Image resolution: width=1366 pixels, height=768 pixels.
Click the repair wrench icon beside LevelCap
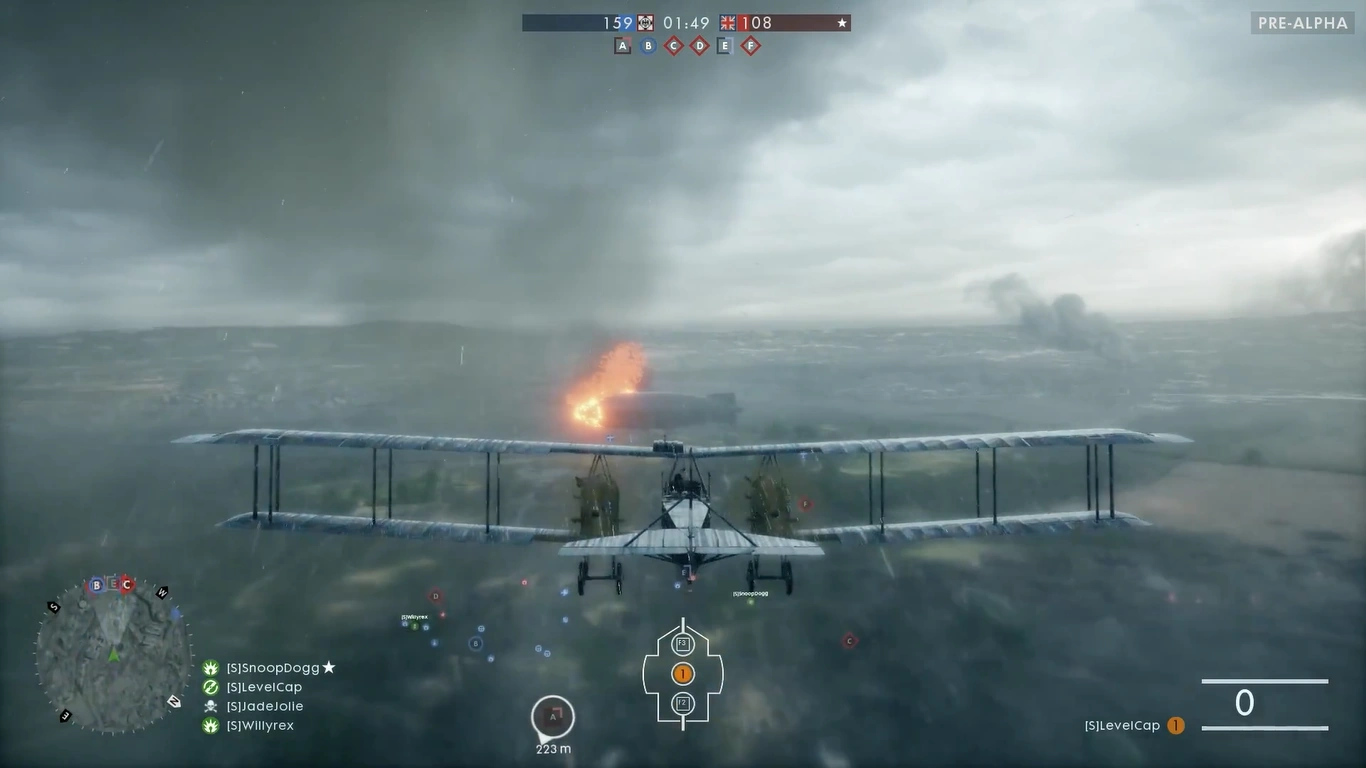point(209,687)
